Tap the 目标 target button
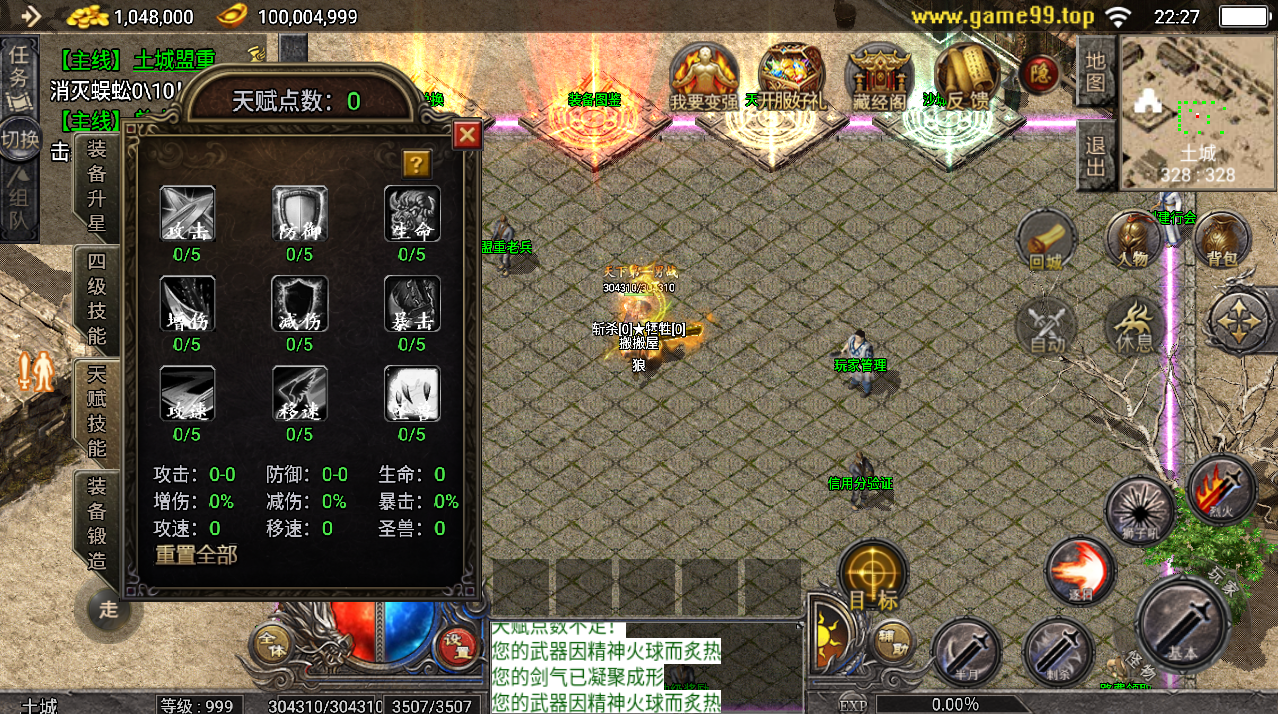 tap(873, 577)
